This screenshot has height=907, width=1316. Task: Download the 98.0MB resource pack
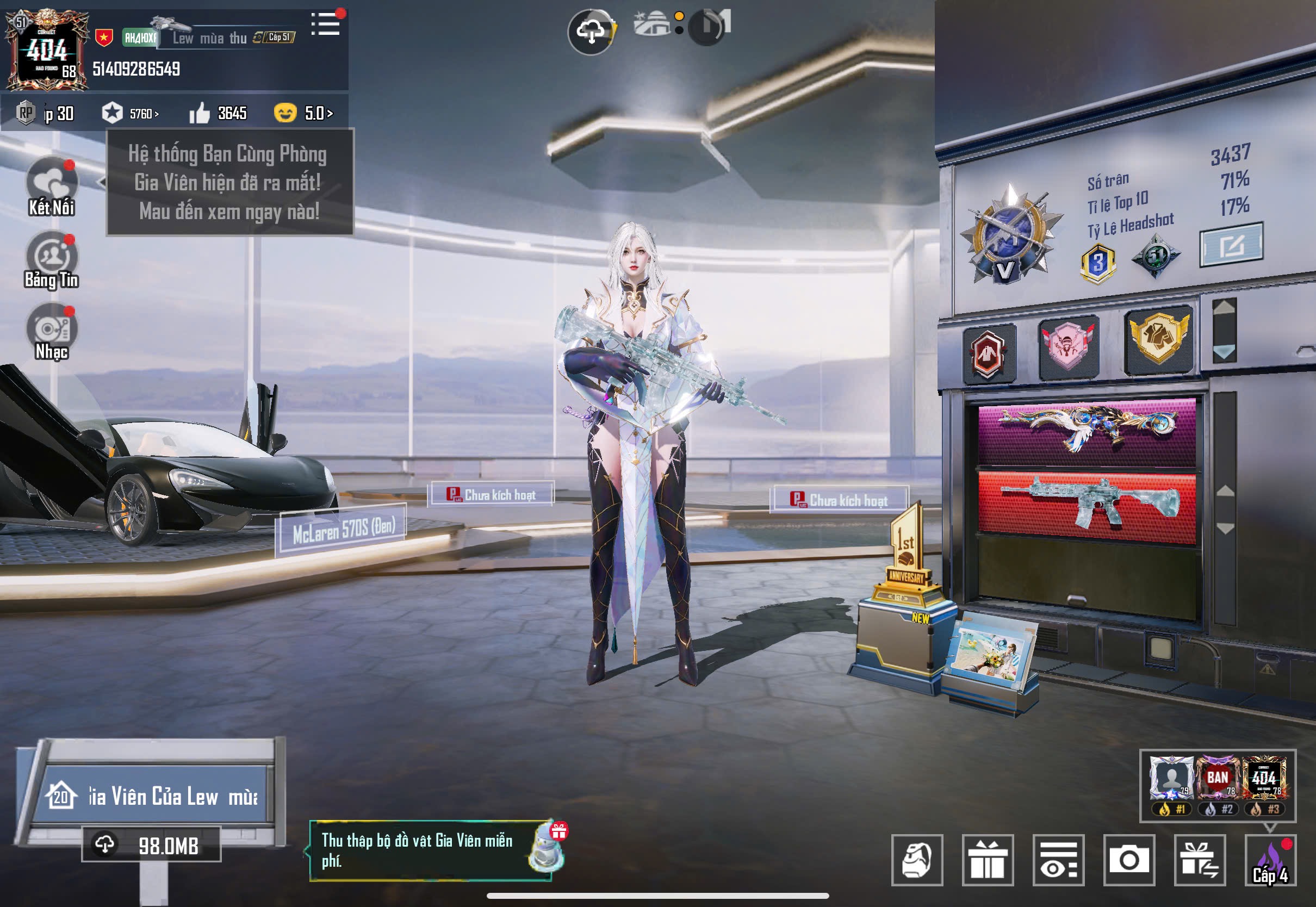coord(151,845)
